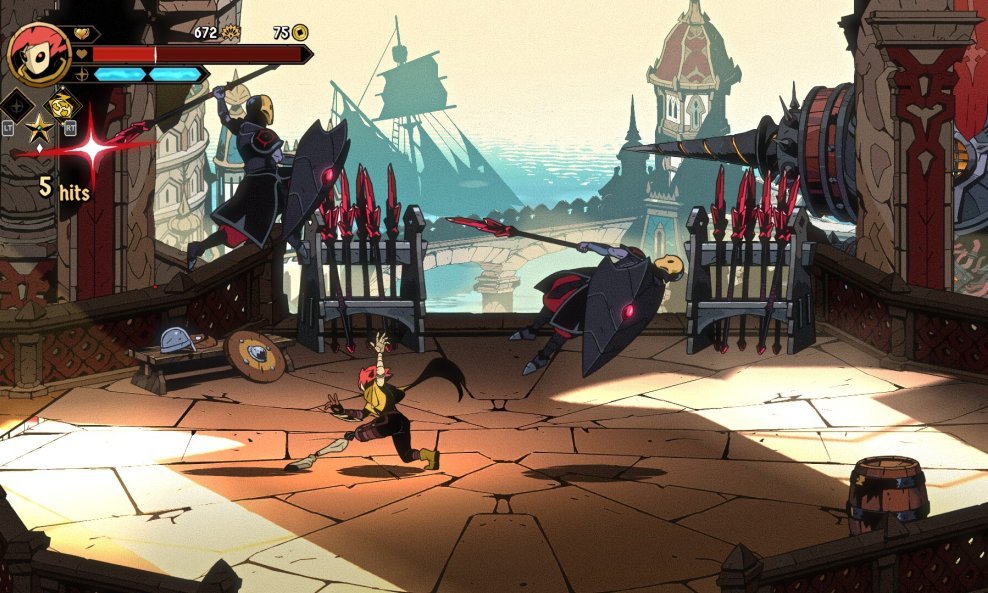Activate the golden fist ability icon
The image size is (988, 593).
pos(61,104)
